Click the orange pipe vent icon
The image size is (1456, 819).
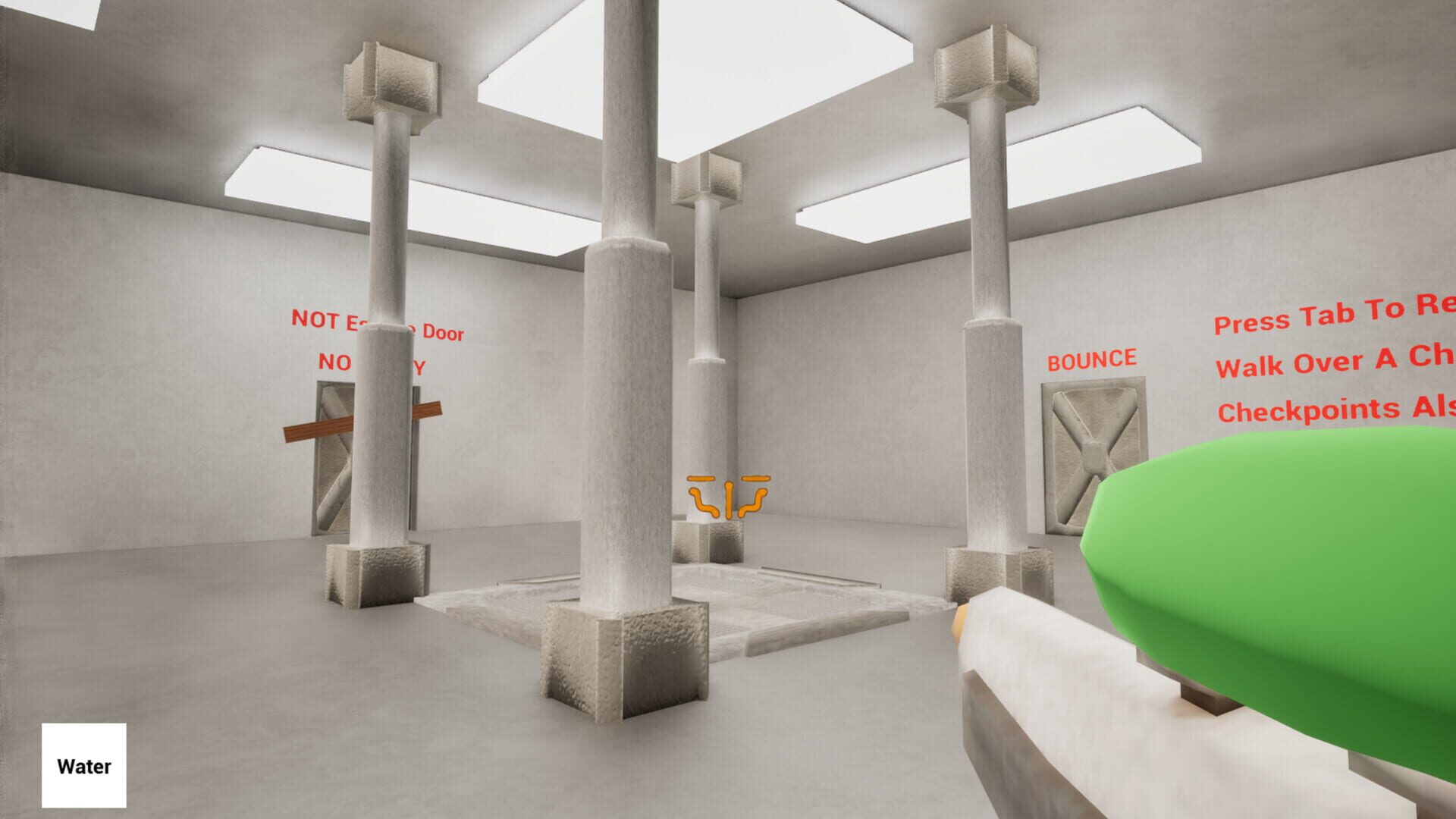click(x=726, y=491)
